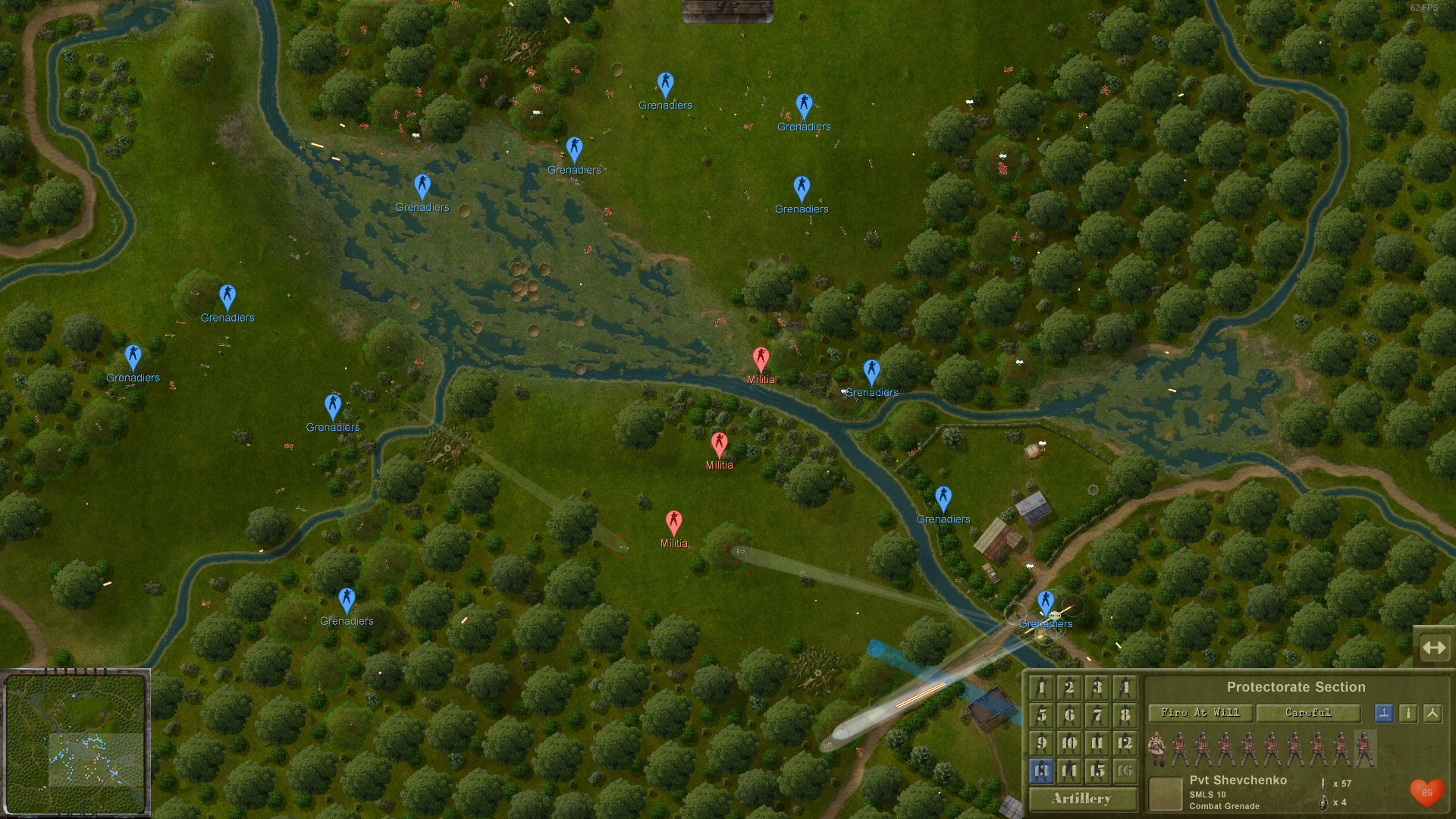Click the battlefield minimap
The height and width of the screenshot is (819, 1456).
pos(75,743)
